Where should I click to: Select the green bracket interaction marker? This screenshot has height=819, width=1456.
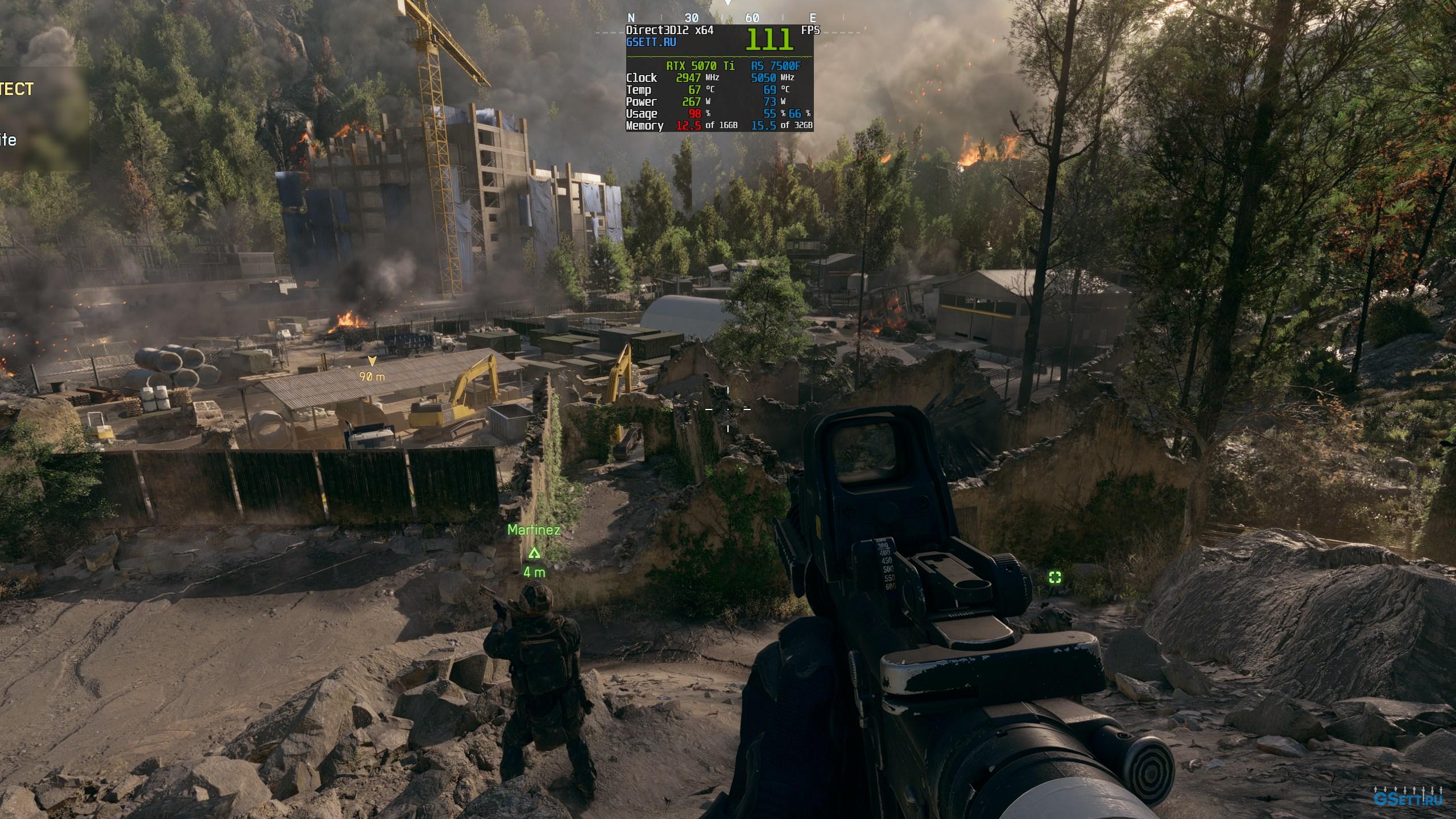pos(1055,578)
